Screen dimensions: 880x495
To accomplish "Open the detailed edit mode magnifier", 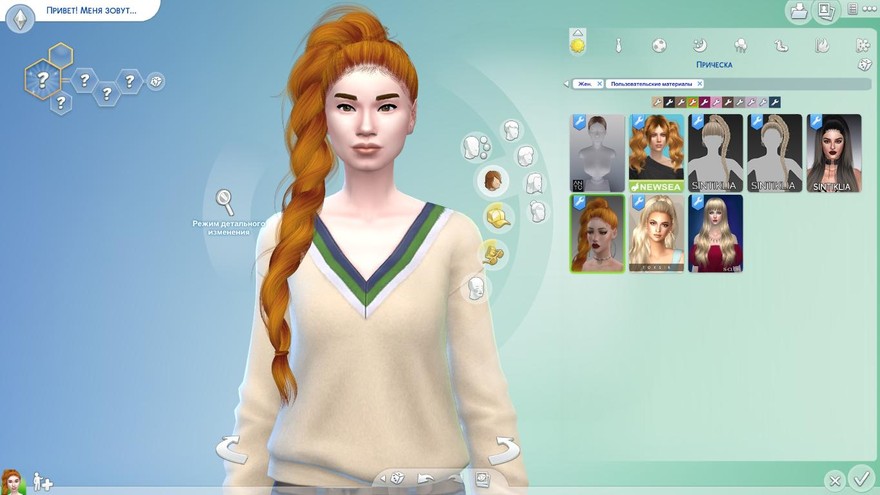I will click(x=226, y=202).
